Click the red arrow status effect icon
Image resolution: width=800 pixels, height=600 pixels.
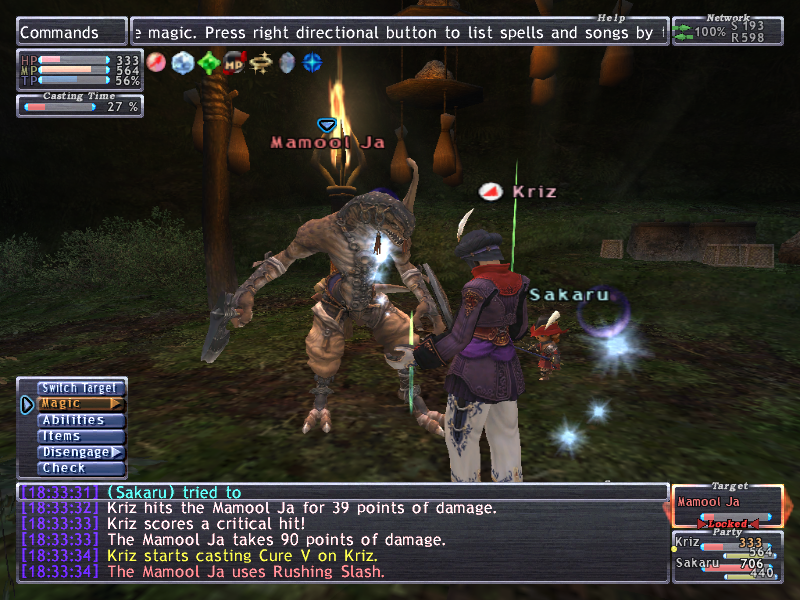pyautogui.click(x=156, y=63)
